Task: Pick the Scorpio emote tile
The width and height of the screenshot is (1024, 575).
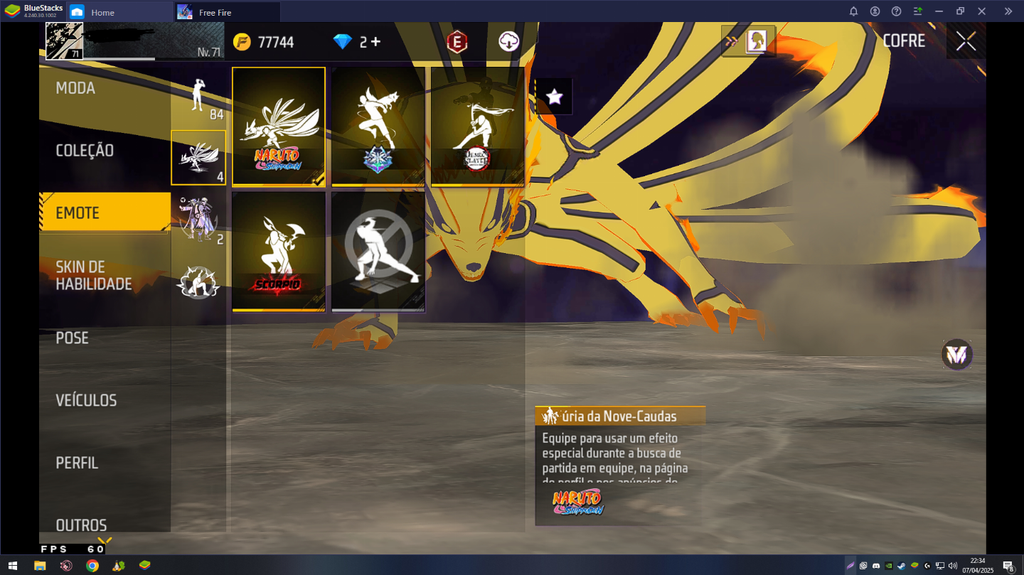Action: point(279,251)
